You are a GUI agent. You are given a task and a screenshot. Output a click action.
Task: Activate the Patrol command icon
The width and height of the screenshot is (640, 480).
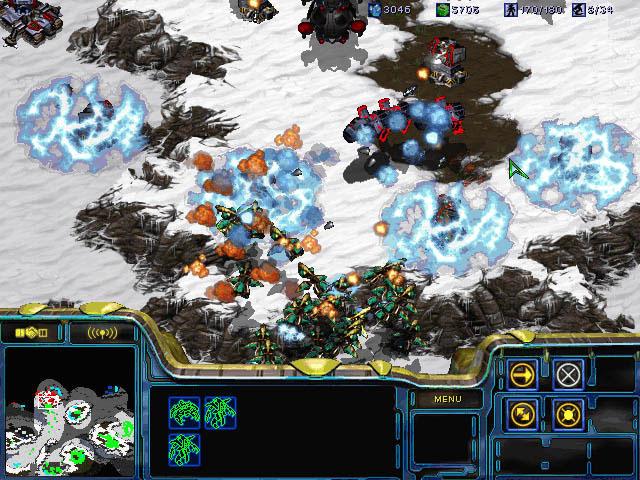[522, 412]
